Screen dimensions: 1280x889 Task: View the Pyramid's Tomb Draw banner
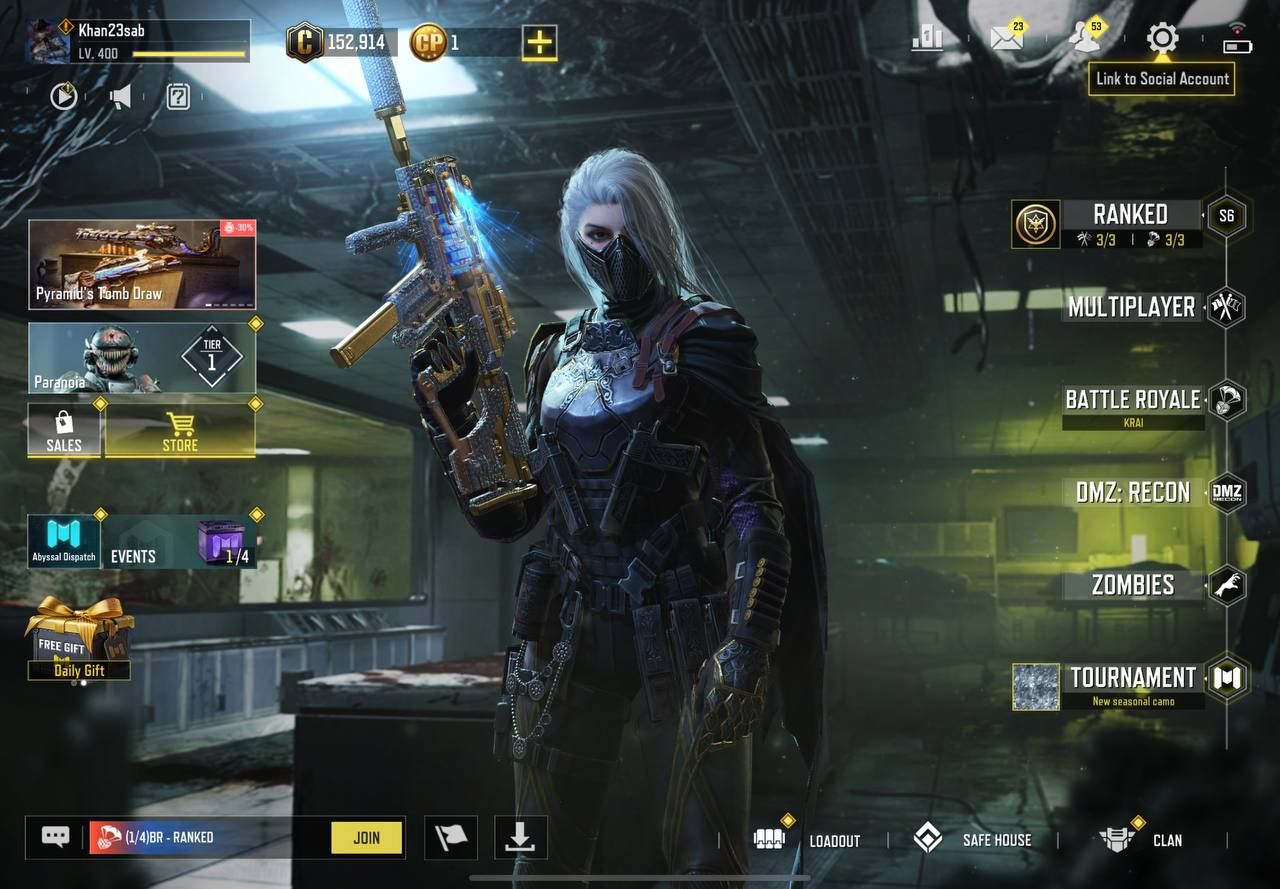point(142,265)
